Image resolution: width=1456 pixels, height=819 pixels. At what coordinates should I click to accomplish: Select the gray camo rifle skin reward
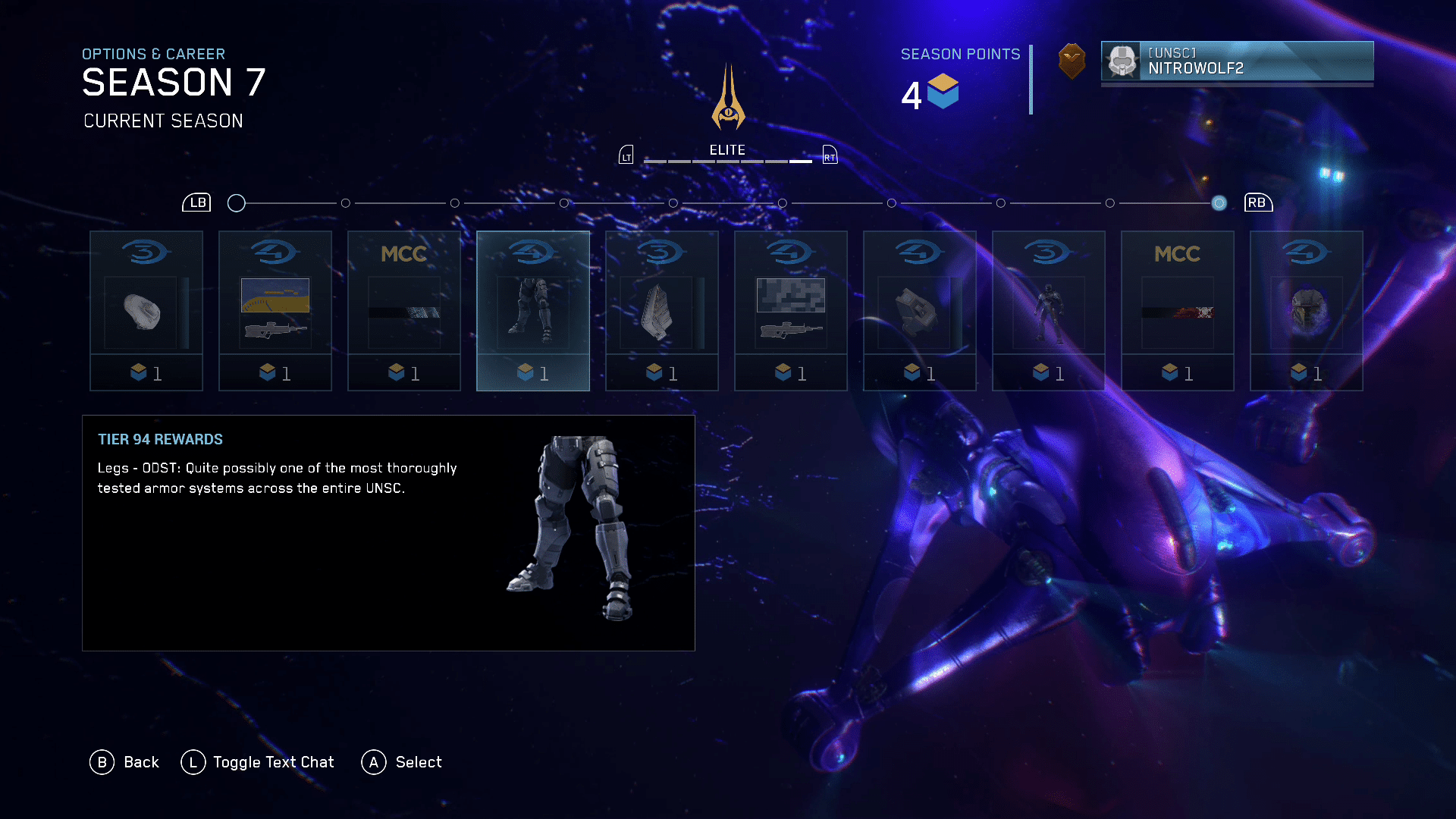[x=791, y=311]
